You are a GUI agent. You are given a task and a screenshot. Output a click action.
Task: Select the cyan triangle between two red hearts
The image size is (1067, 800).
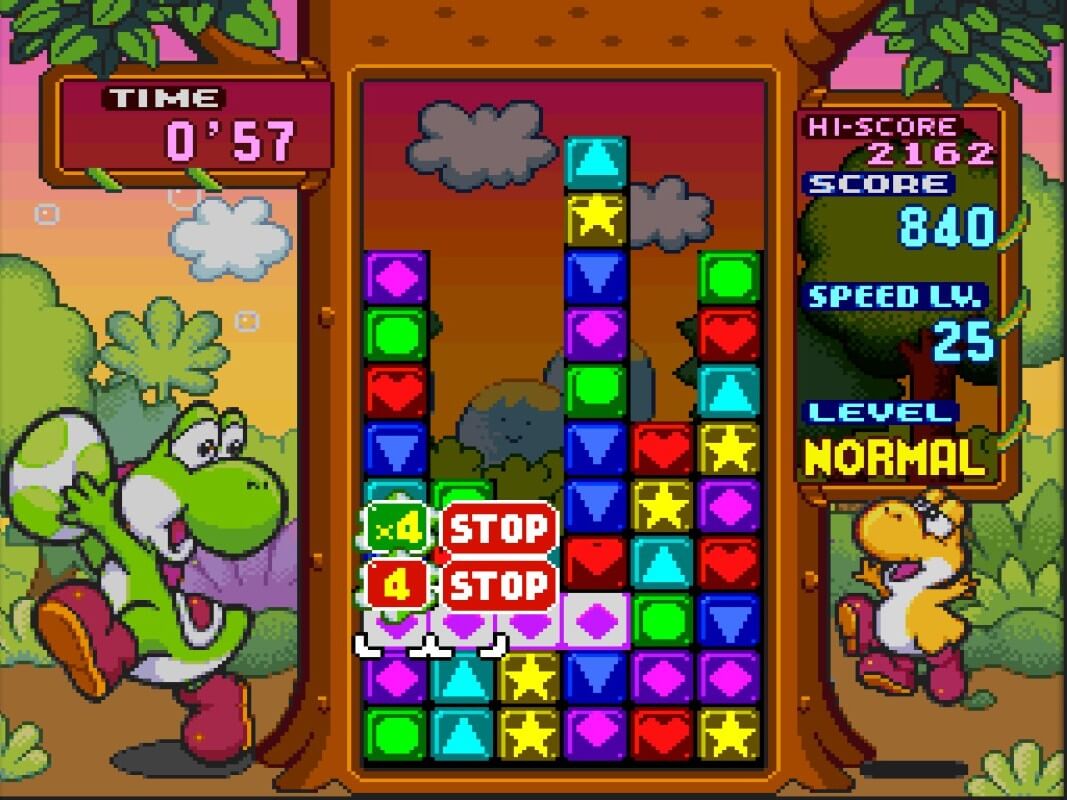662,563
